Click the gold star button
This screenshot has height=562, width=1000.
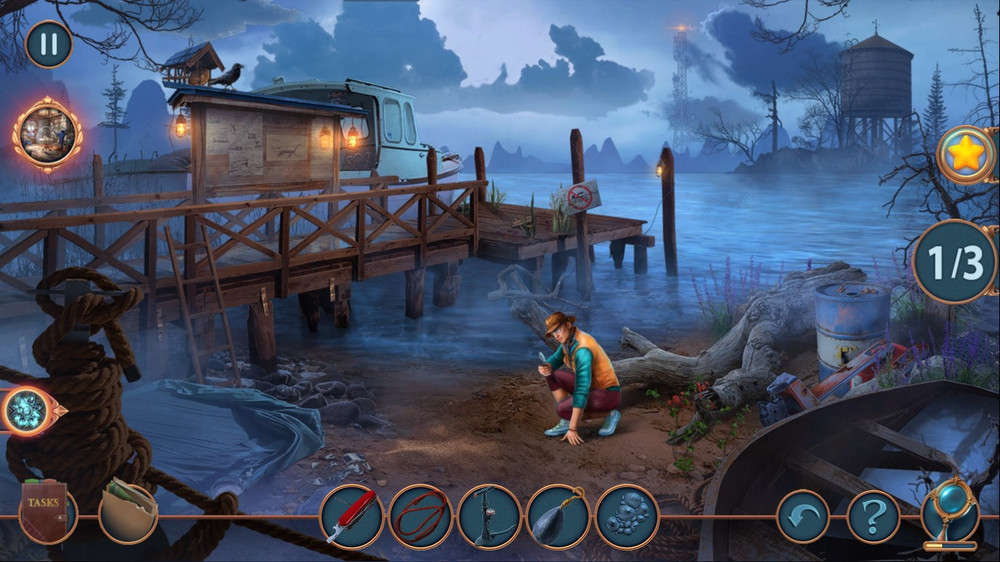point(967,155)
